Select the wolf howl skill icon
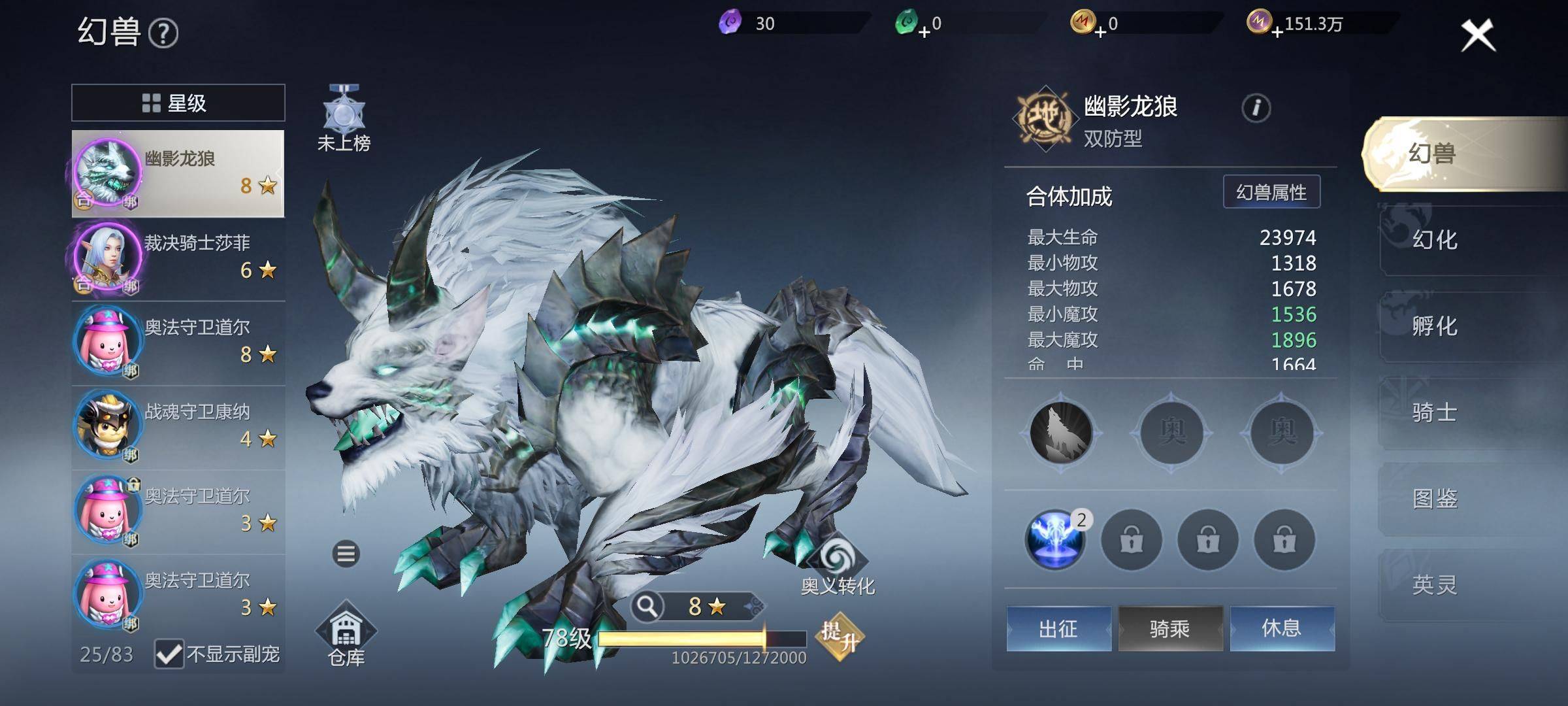 1060,432
